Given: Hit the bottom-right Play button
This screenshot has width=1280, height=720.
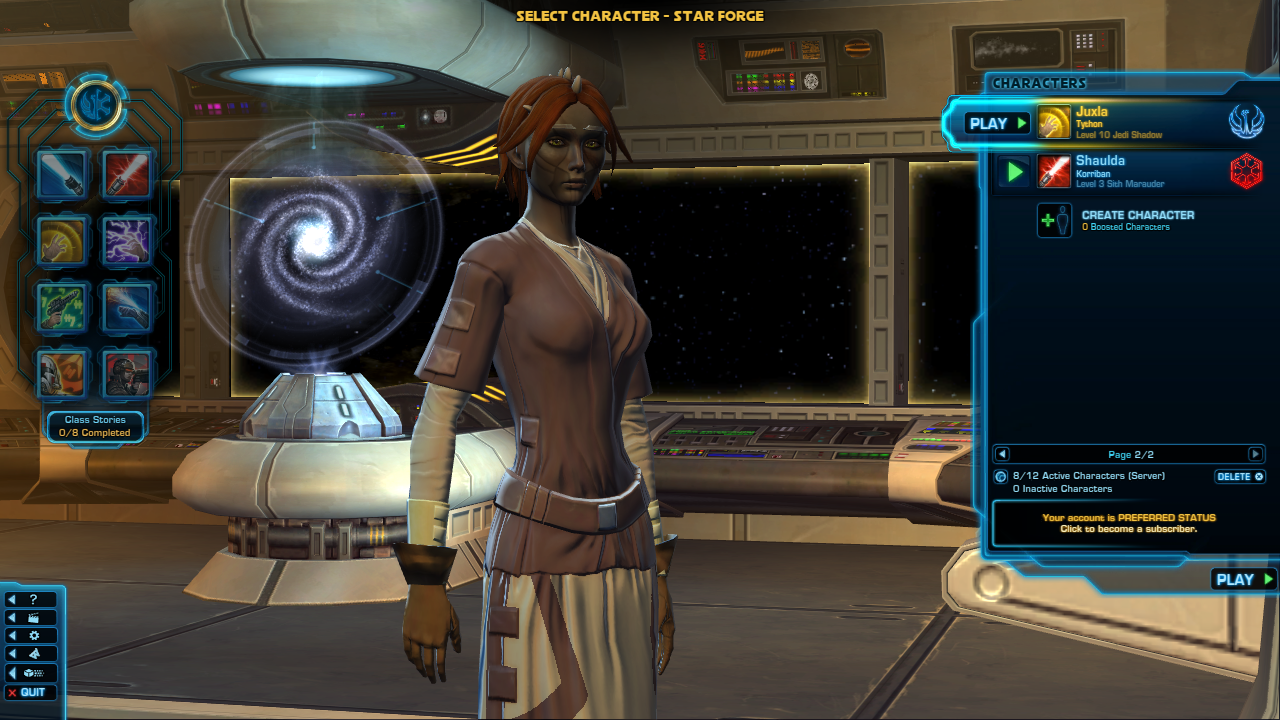Looking at the screenshot, I should pos(1243,579).
